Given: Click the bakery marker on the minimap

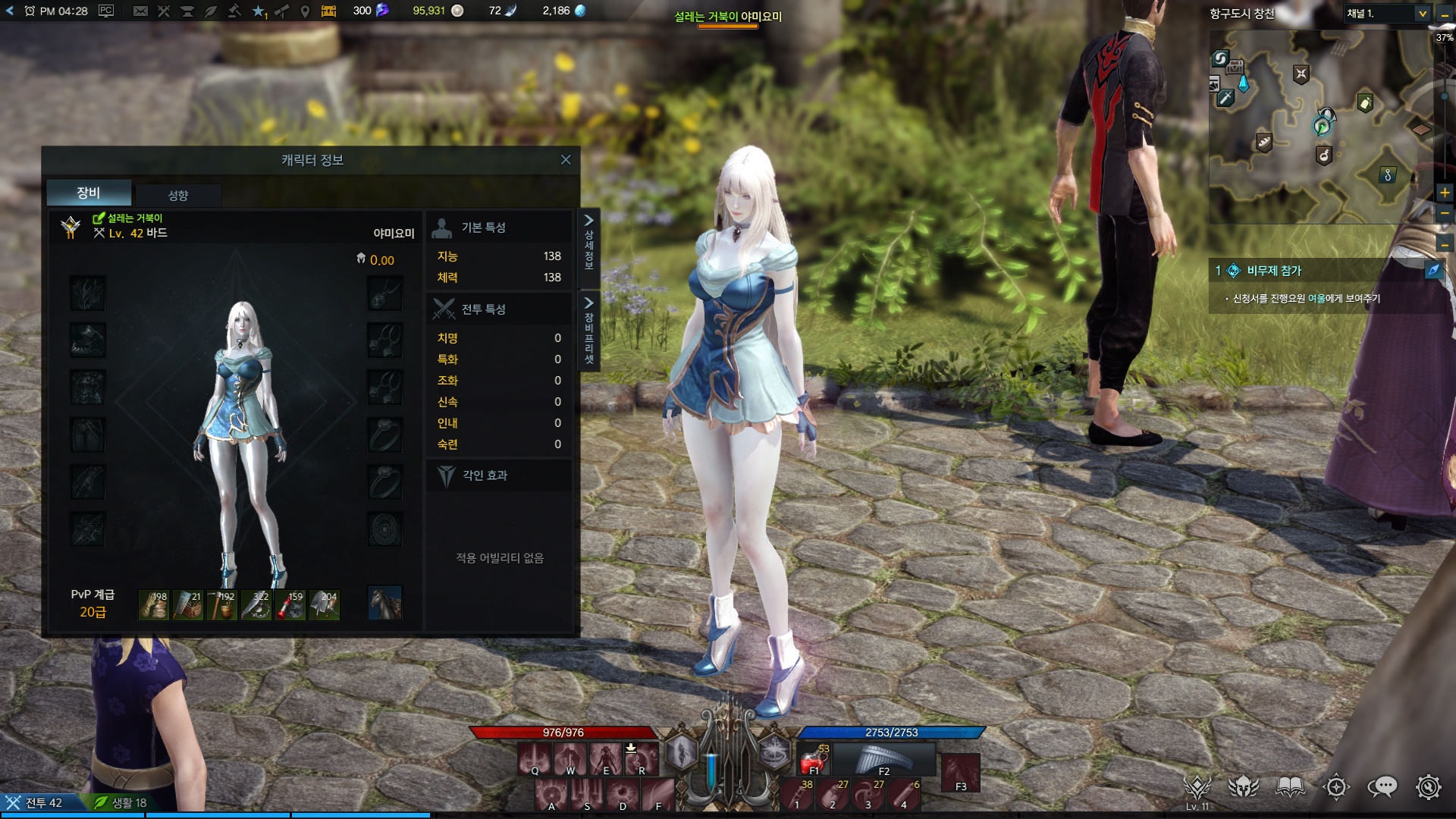Looking at the screenshot, I should (x=1263, y=142).
